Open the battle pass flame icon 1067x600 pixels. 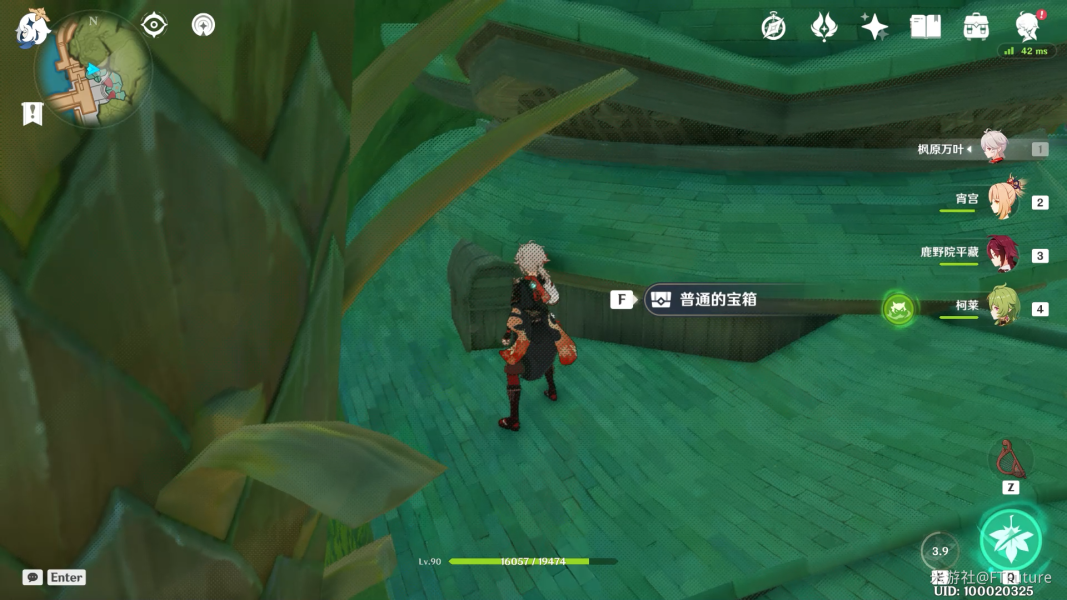tap(824, 27)
